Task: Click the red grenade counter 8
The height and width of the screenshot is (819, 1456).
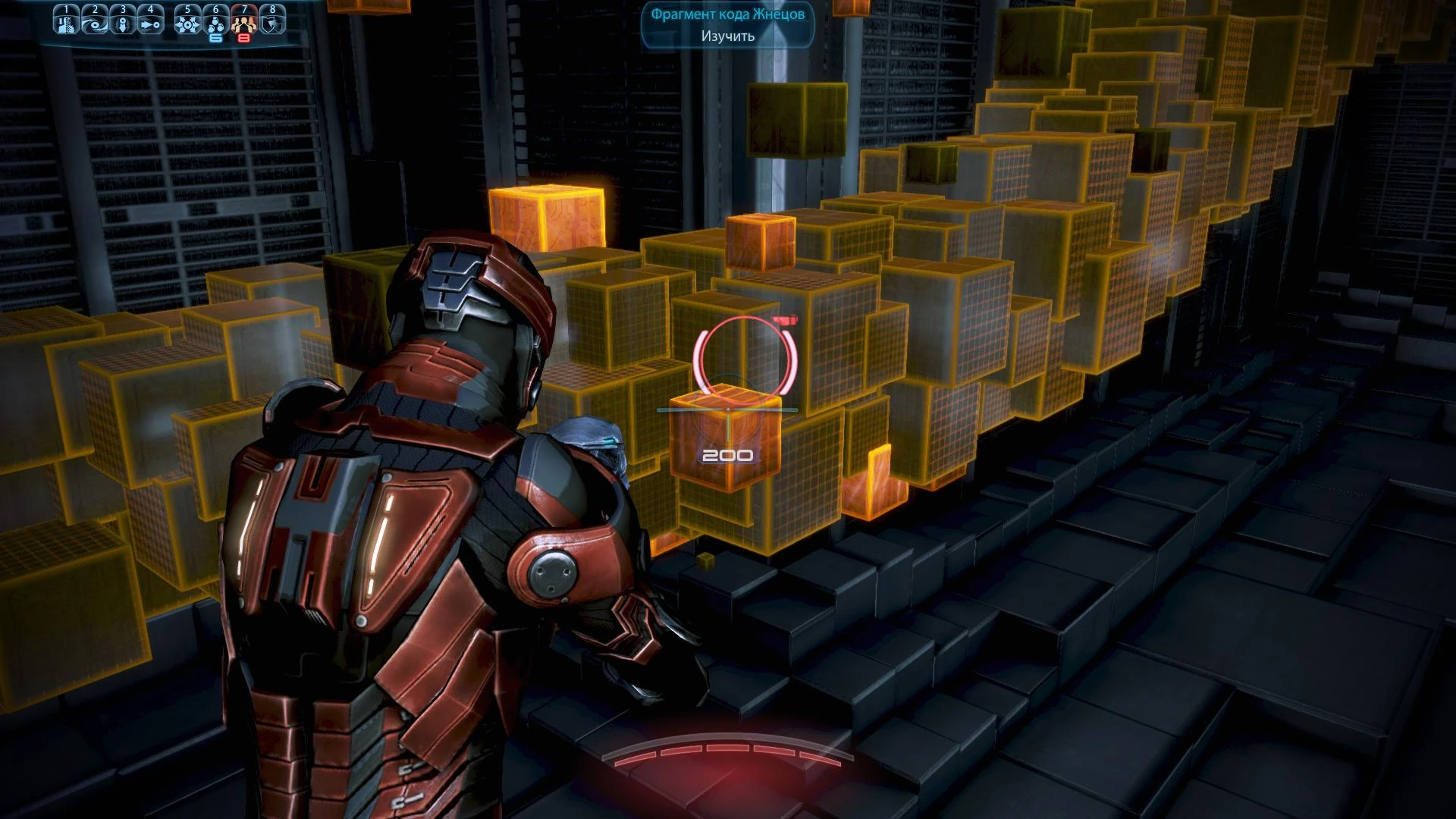Action: click(x=244, y=37)
